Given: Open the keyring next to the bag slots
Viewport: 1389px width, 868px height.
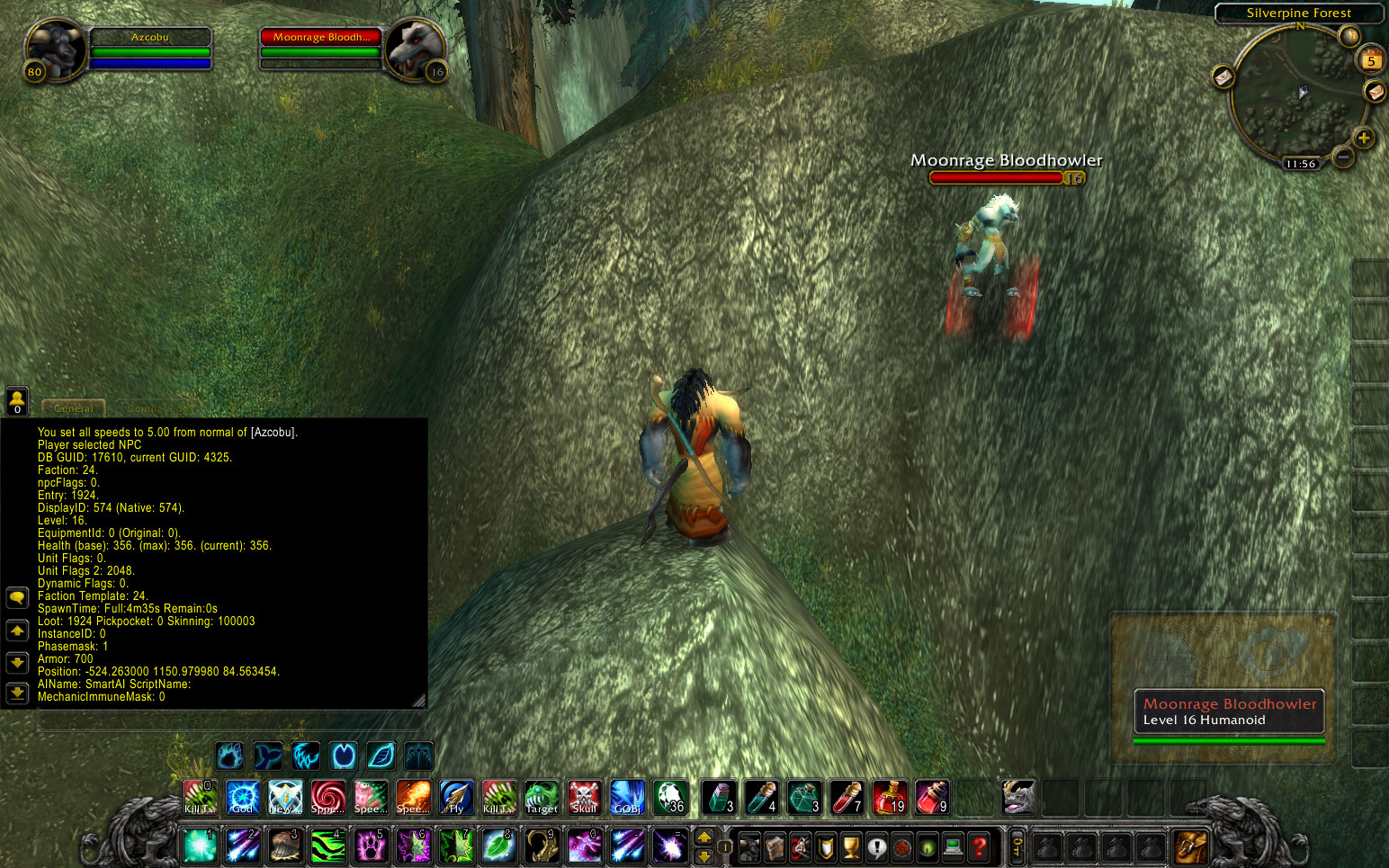Looking at the screenshot, I should tap(1017, 846).
